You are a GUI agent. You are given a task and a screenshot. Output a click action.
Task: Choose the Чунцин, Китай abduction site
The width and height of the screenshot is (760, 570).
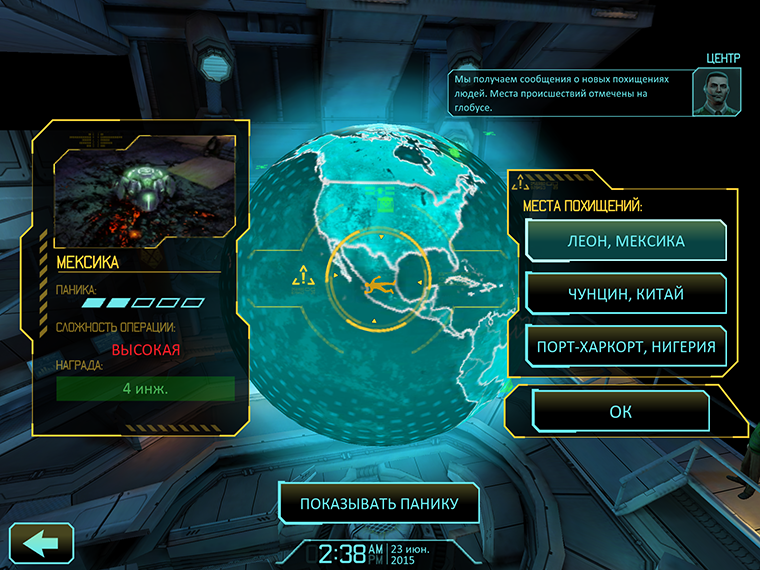click(626, 294)
